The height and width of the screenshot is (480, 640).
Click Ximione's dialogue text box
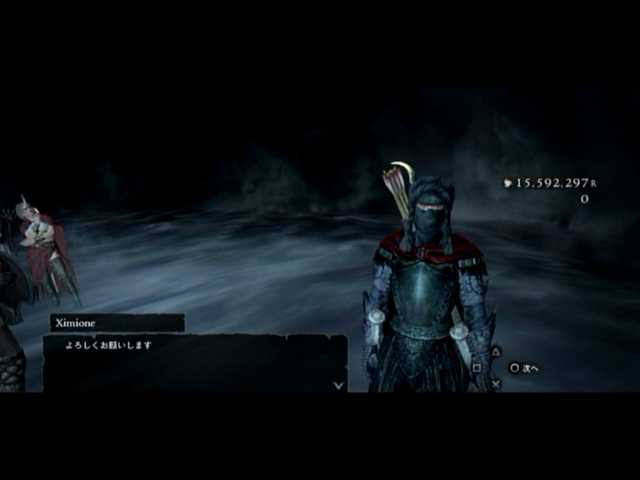pos(195,362)
